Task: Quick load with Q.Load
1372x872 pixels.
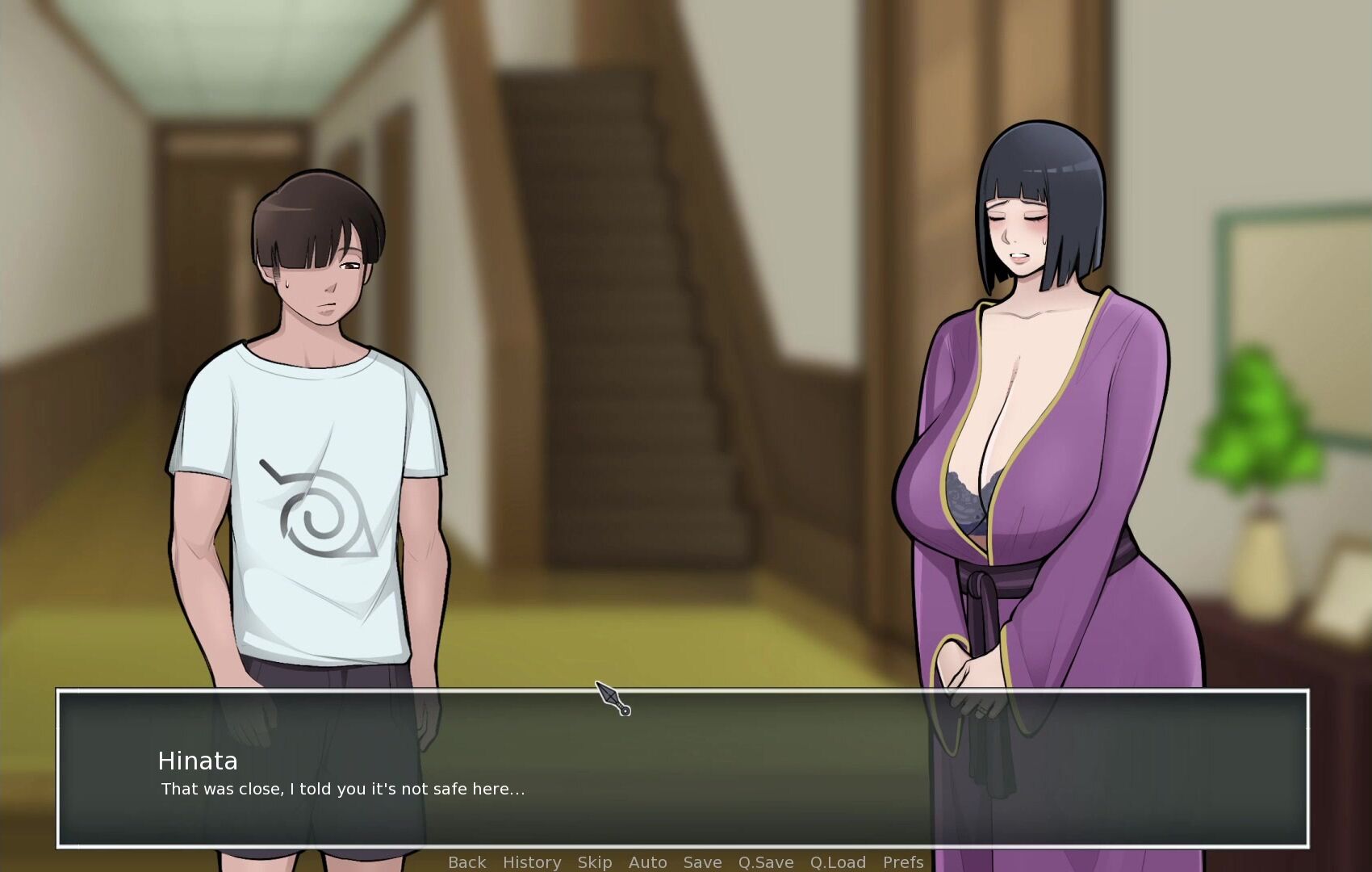Action: tap(838, 862)
